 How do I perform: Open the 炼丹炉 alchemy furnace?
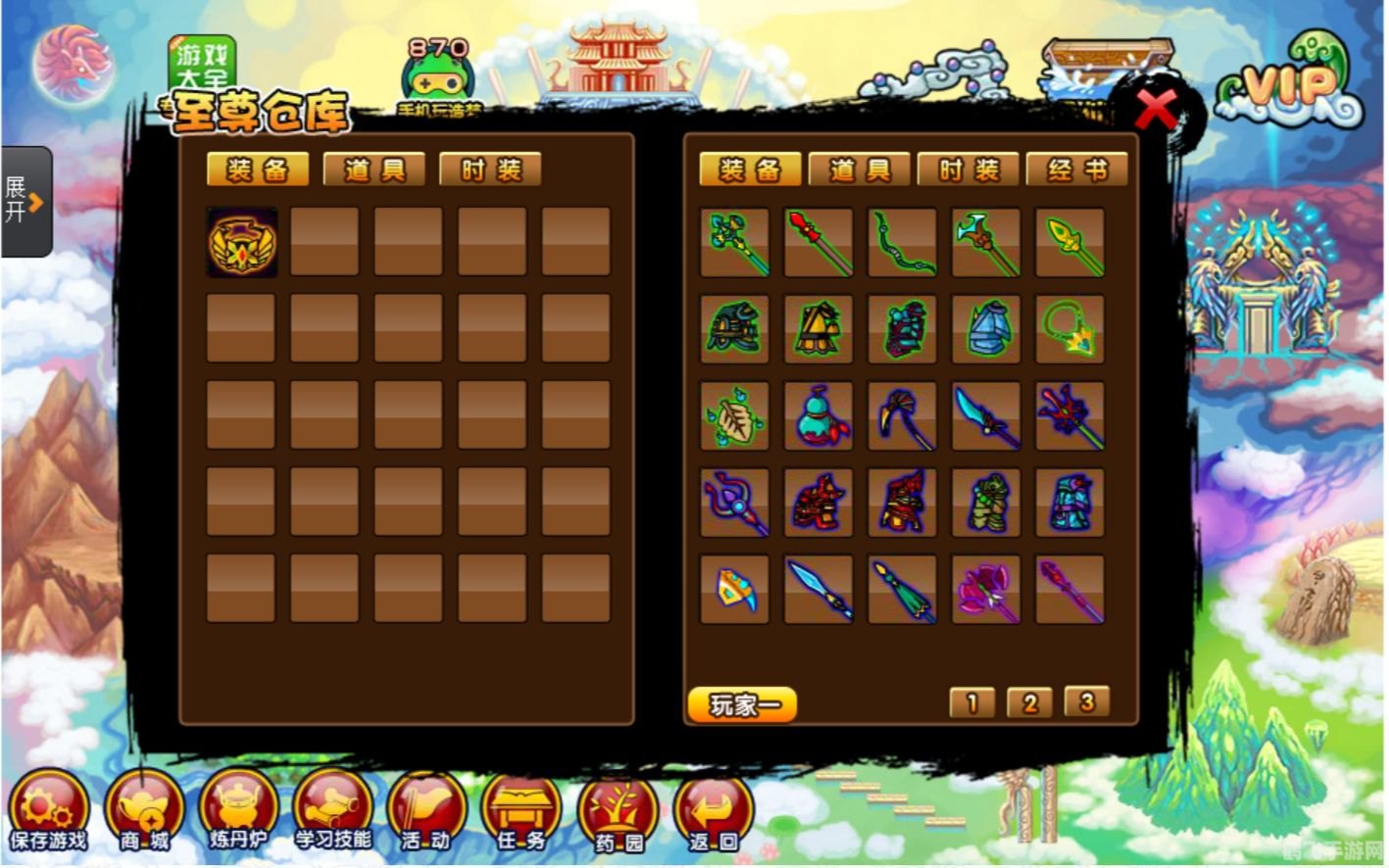[x=238, y=814]
